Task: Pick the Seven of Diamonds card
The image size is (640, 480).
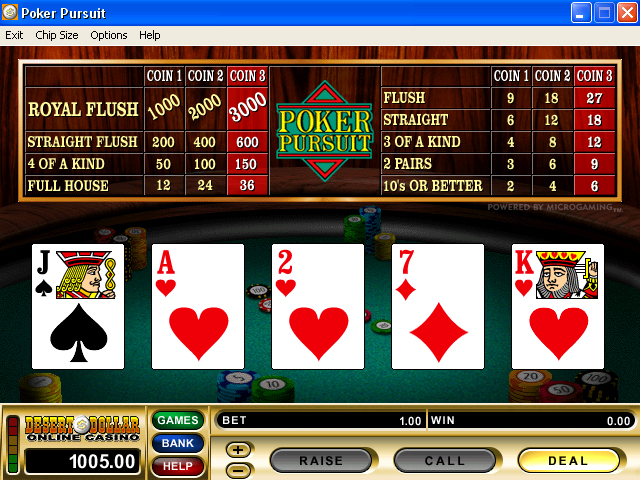Action: point(438,306)
